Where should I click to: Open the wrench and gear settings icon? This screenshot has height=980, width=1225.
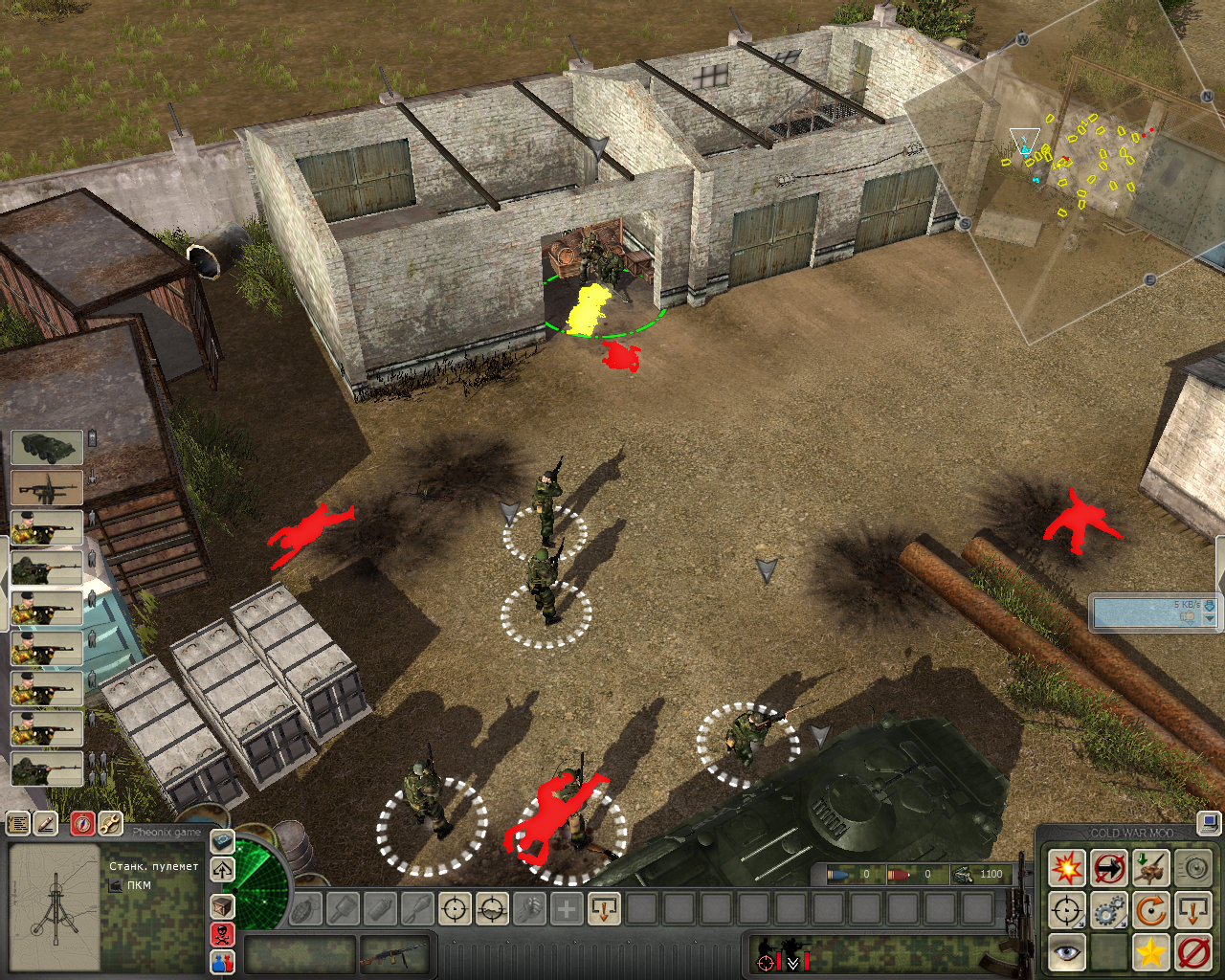coord(110,823)
